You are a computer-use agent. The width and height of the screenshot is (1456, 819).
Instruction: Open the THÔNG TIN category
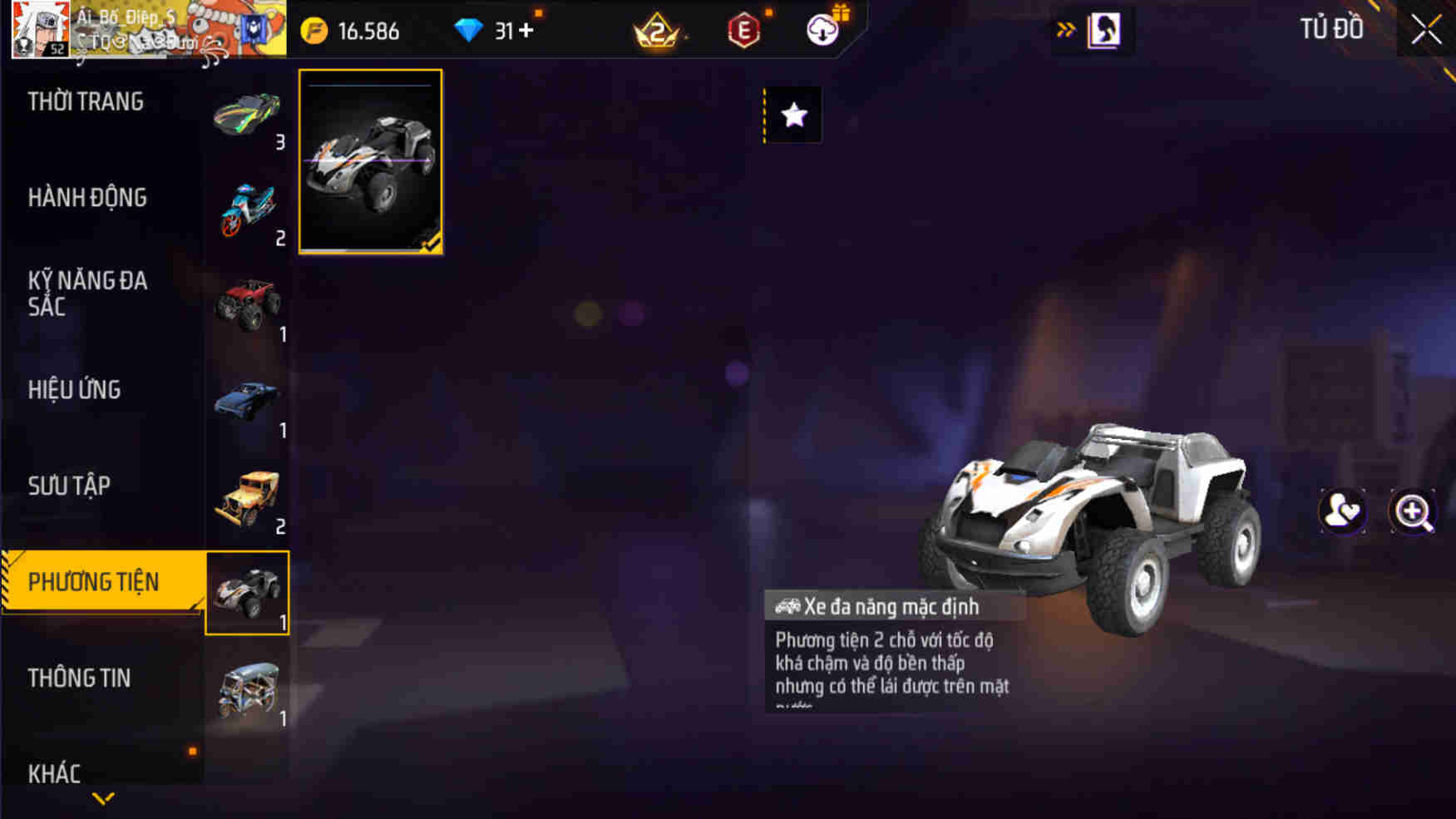pos(81,678)
